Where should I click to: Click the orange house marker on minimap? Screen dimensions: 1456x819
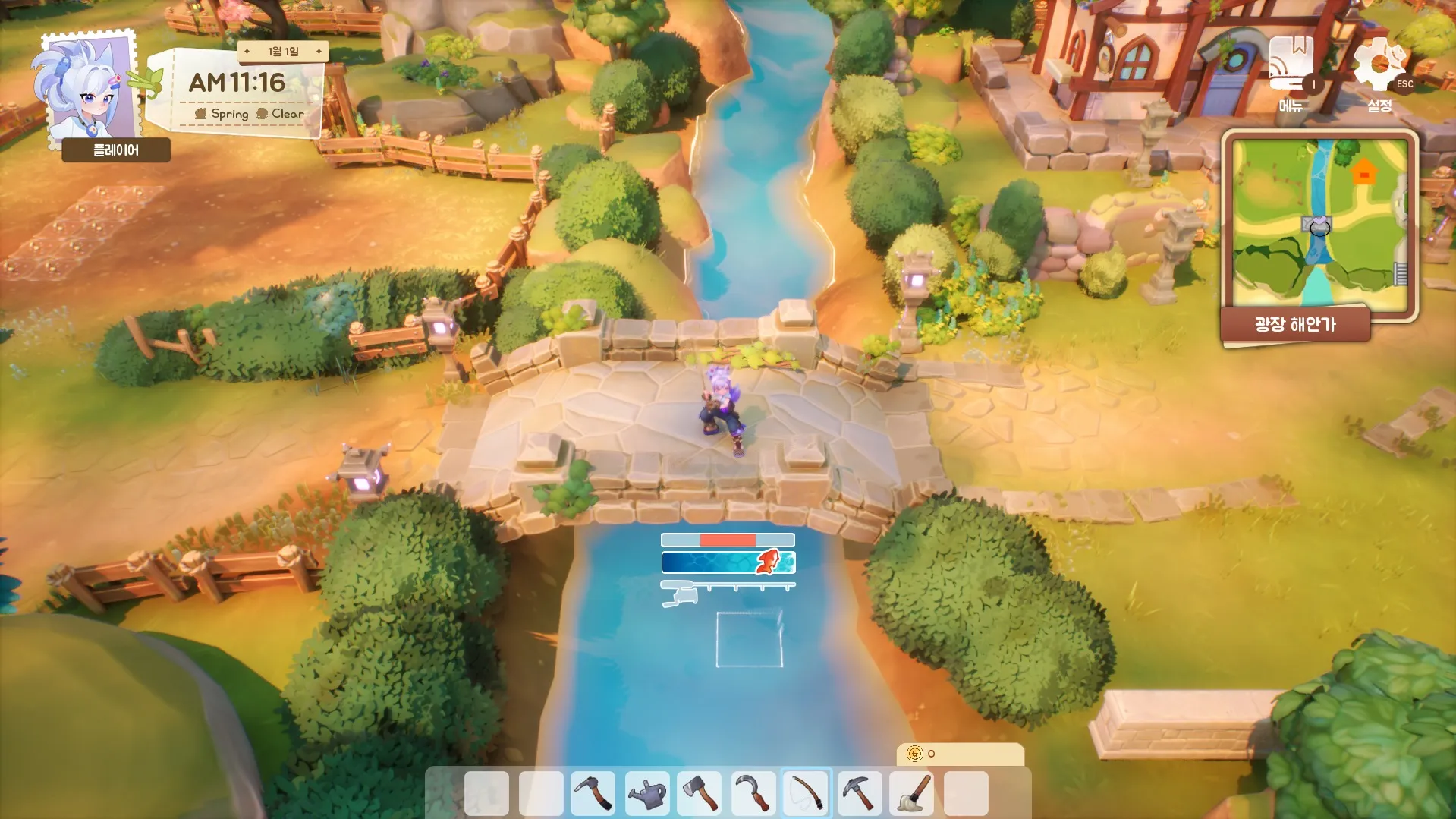(1363, 172)
